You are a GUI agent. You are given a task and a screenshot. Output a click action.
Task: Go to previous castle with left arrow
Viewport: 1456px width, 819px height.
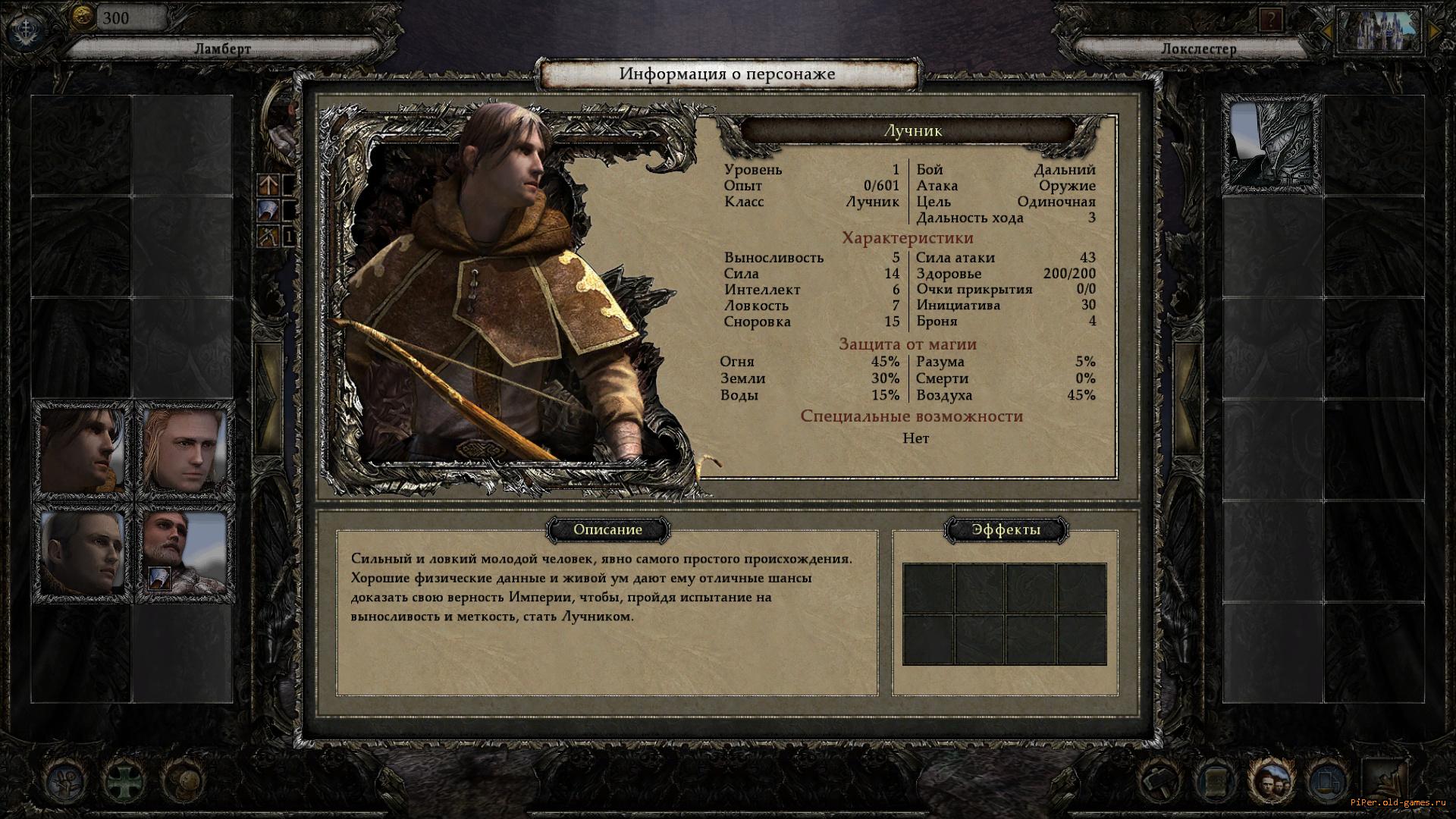1327,31
